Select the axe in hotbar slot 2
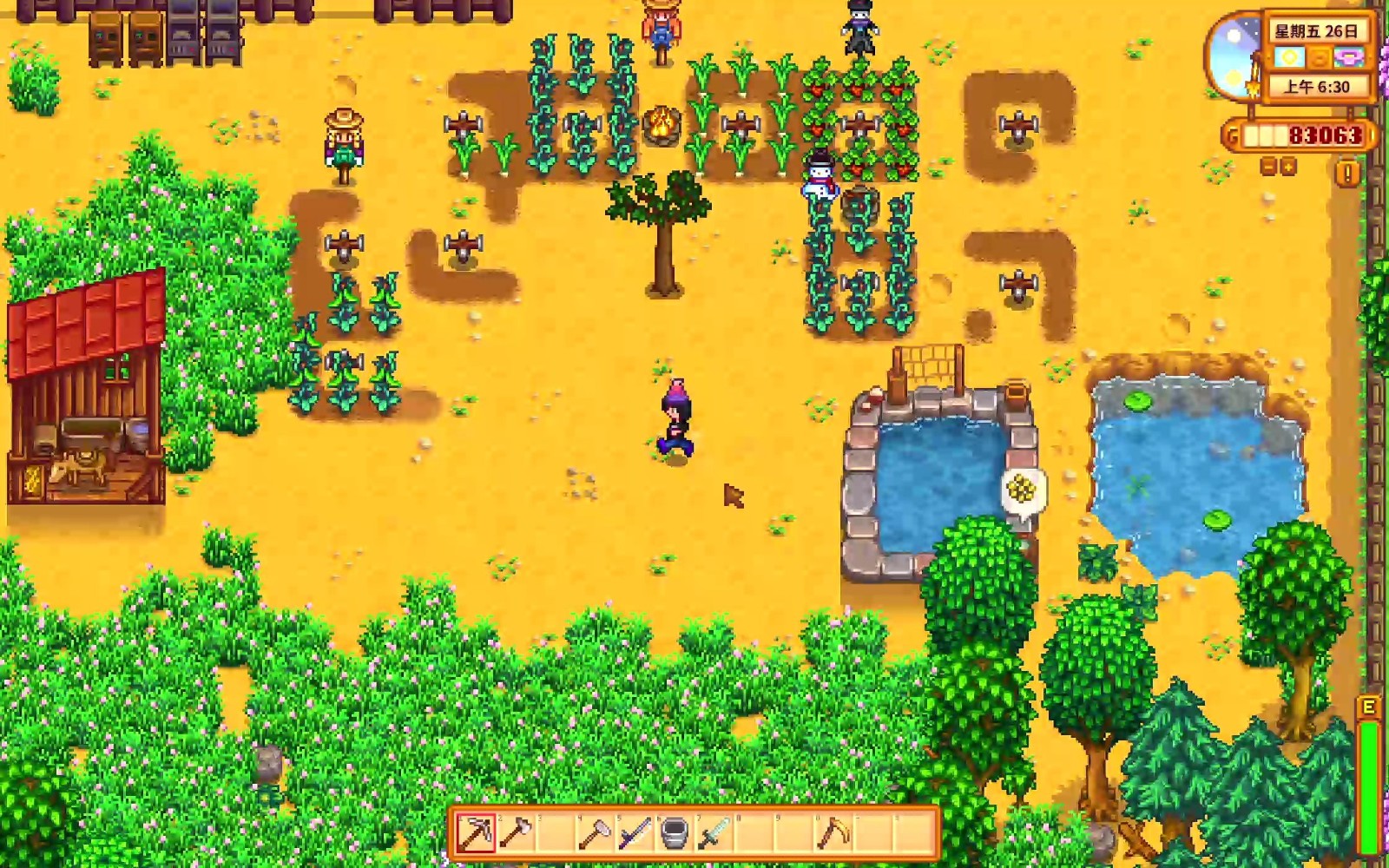The image size is (1389, 868). [516, 833]
